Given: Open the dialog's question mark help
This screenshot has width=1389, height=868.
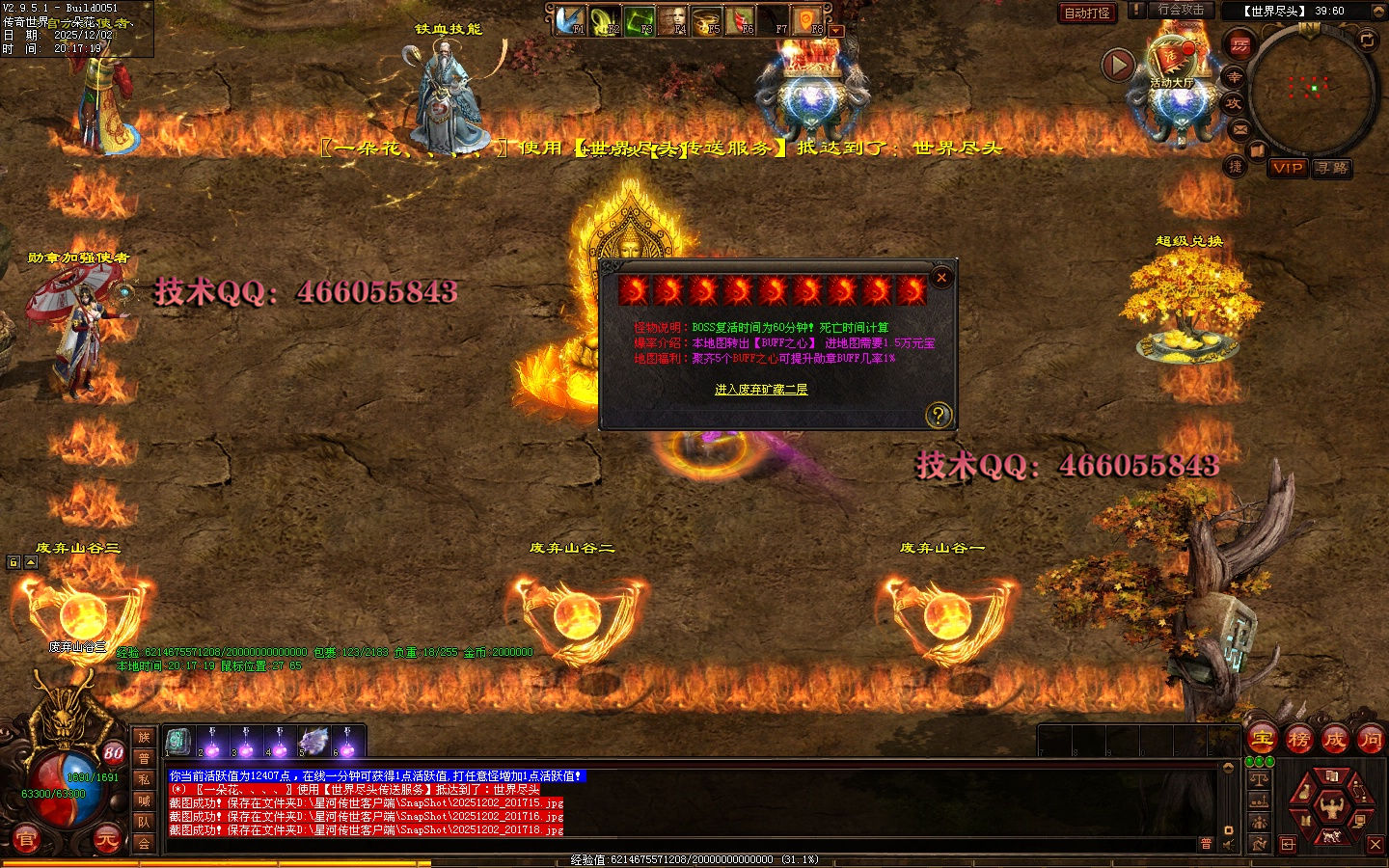Looking at the screenshot, I should coord(938,415).
